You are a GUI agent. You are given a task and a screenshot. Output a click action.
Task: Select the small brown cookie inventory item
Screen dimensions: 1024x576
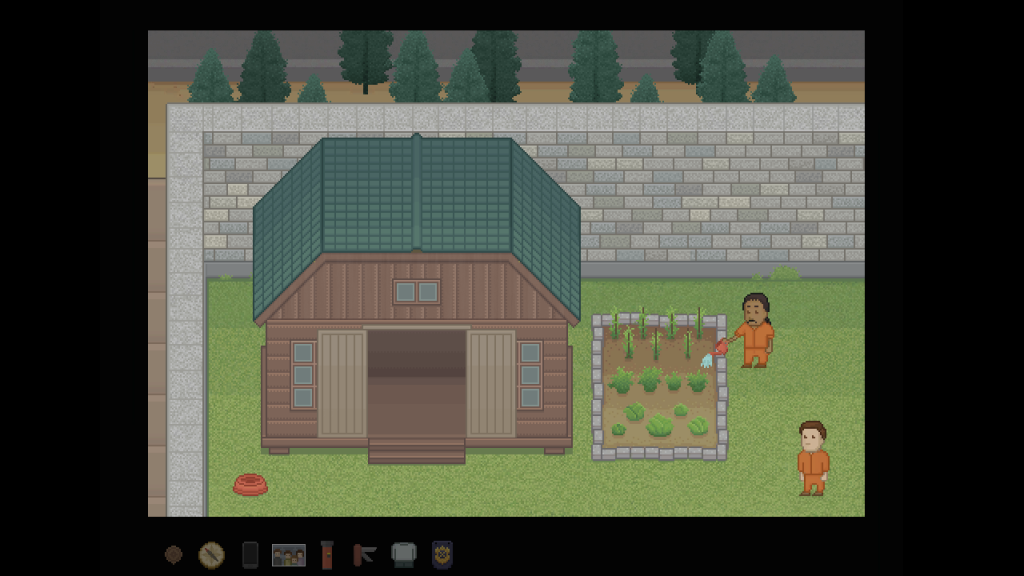click(174, 554)
